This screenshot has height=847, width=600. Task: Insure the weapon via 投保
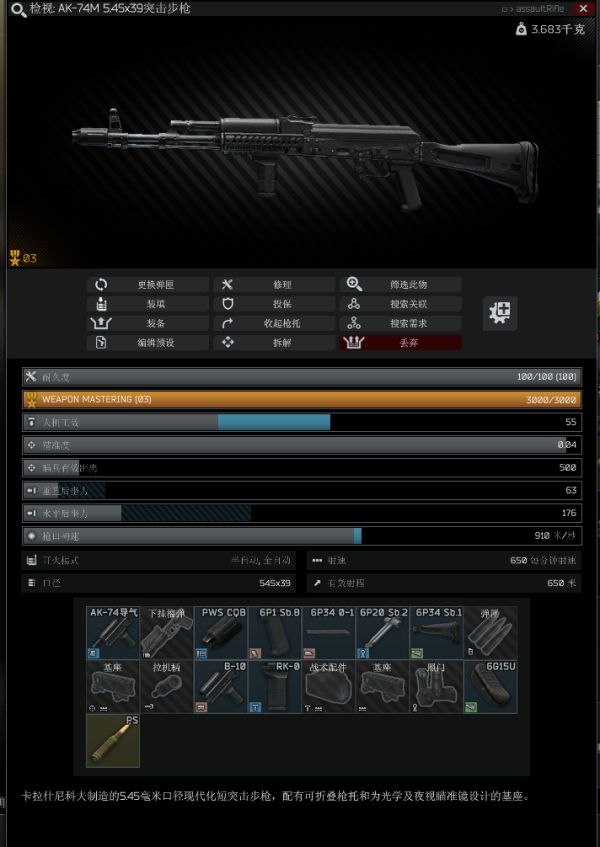[x=274, y=304]
